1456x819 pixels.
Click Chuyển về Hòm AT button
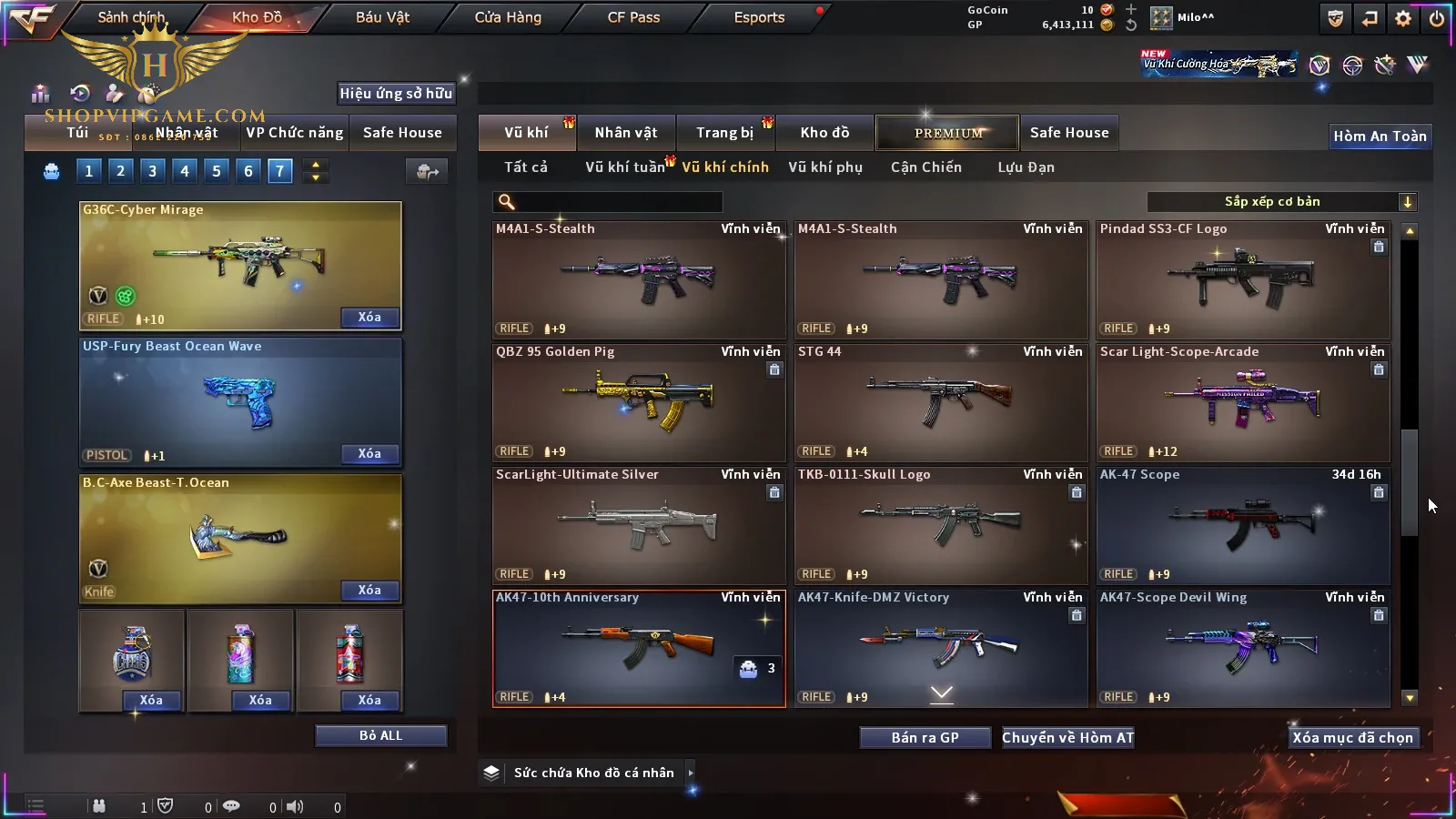point(1068,738)
